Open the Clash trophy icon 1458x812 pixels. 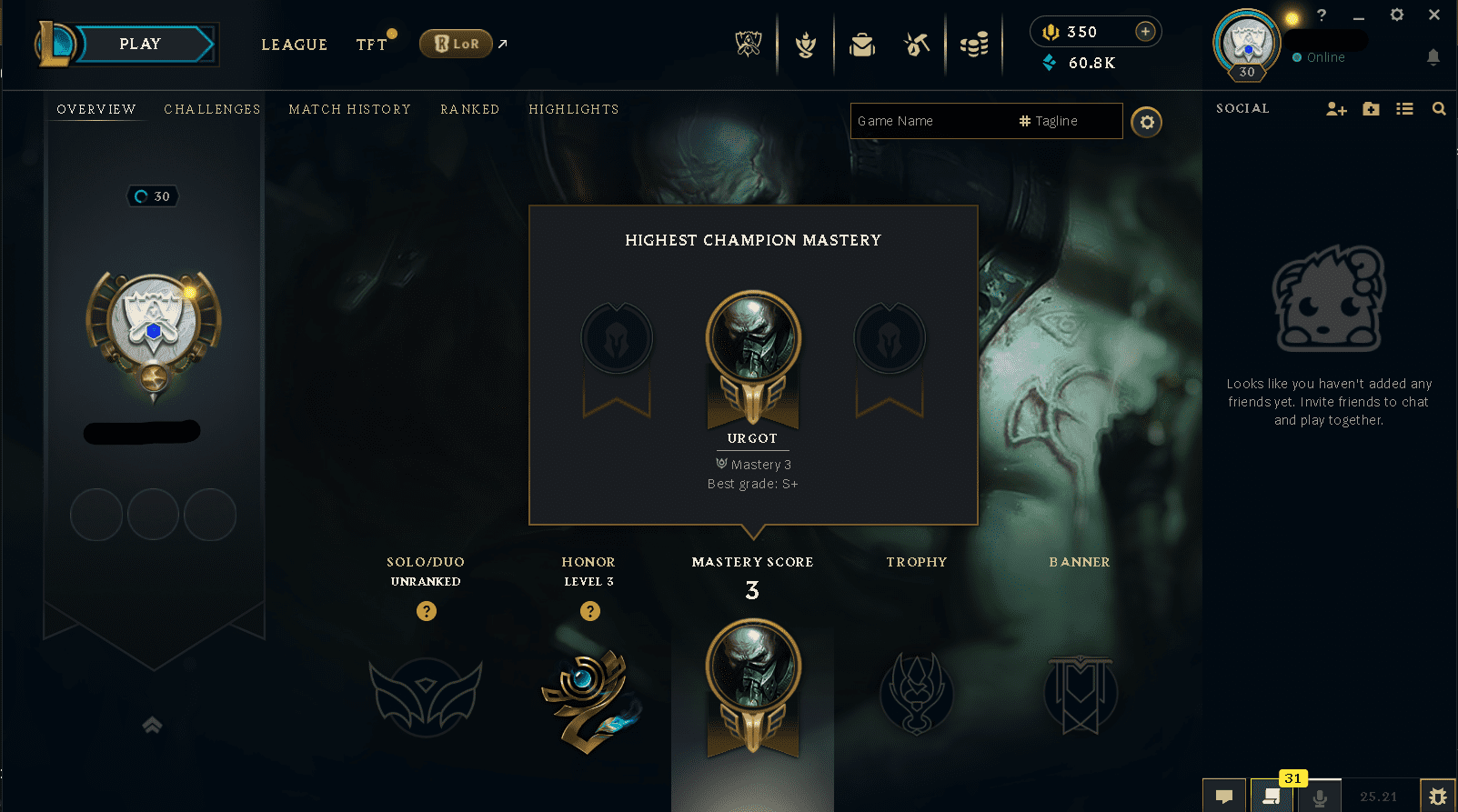coord(805,44)
